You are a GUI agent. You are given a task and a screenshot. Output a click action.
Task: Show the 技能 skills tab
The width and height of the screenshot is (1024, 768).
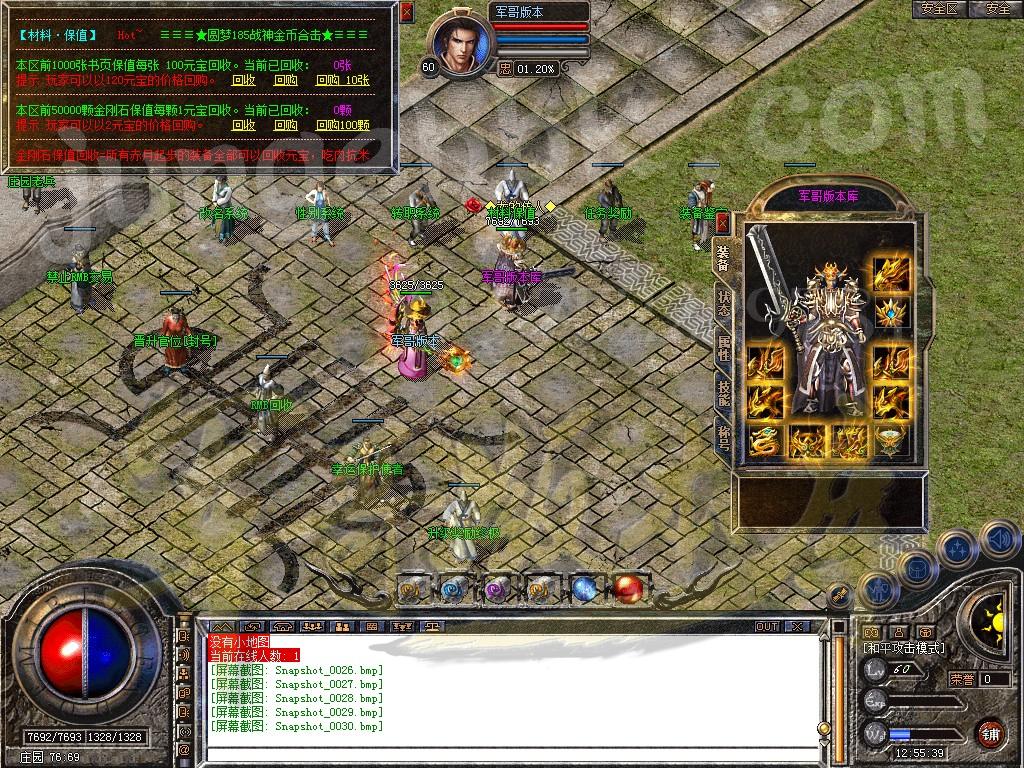coord(722,393)
